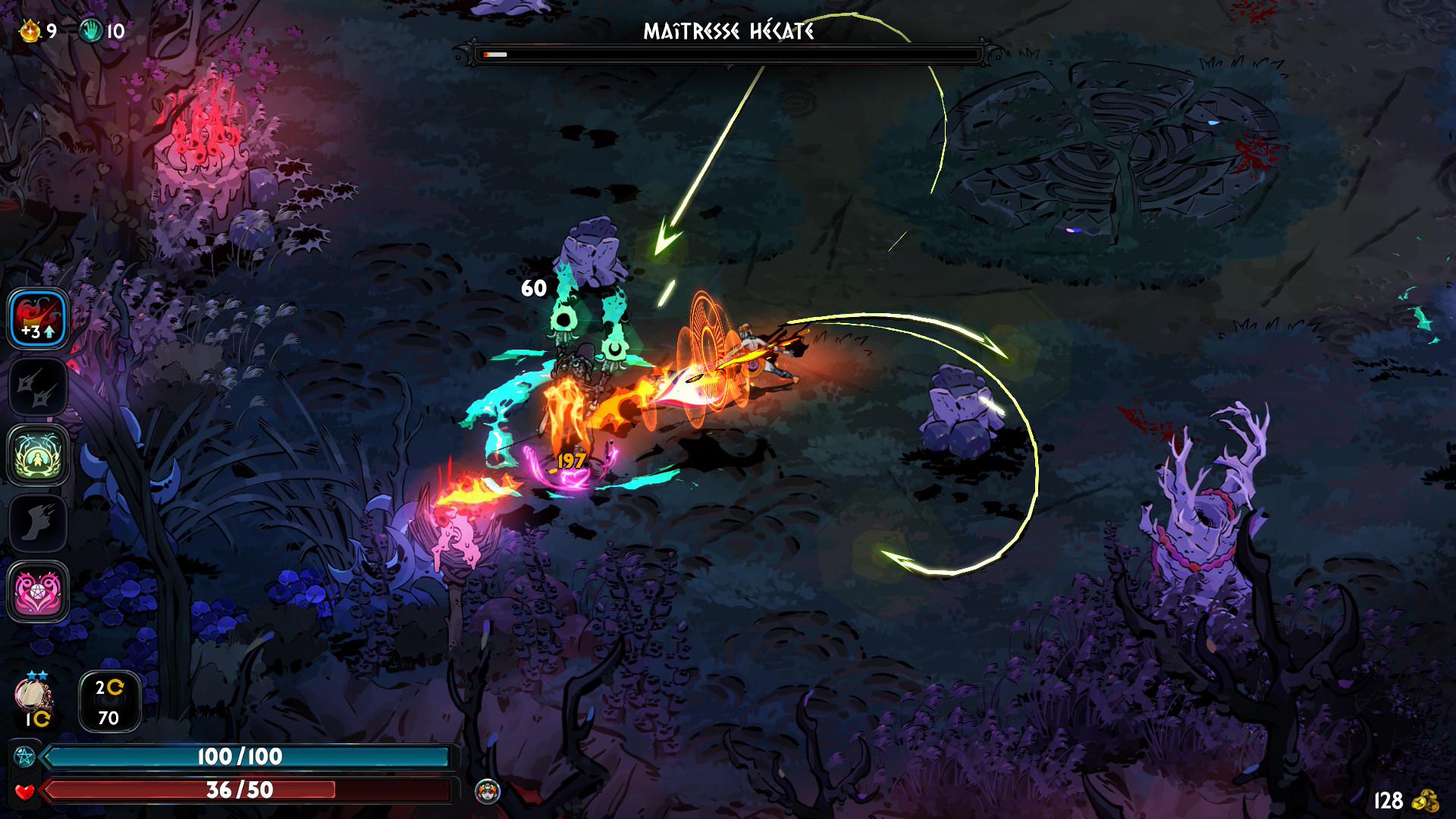Select the empty sprint slot with a foot
Image resolution: width=1456 pixels, height=819 pixels.
38,523
